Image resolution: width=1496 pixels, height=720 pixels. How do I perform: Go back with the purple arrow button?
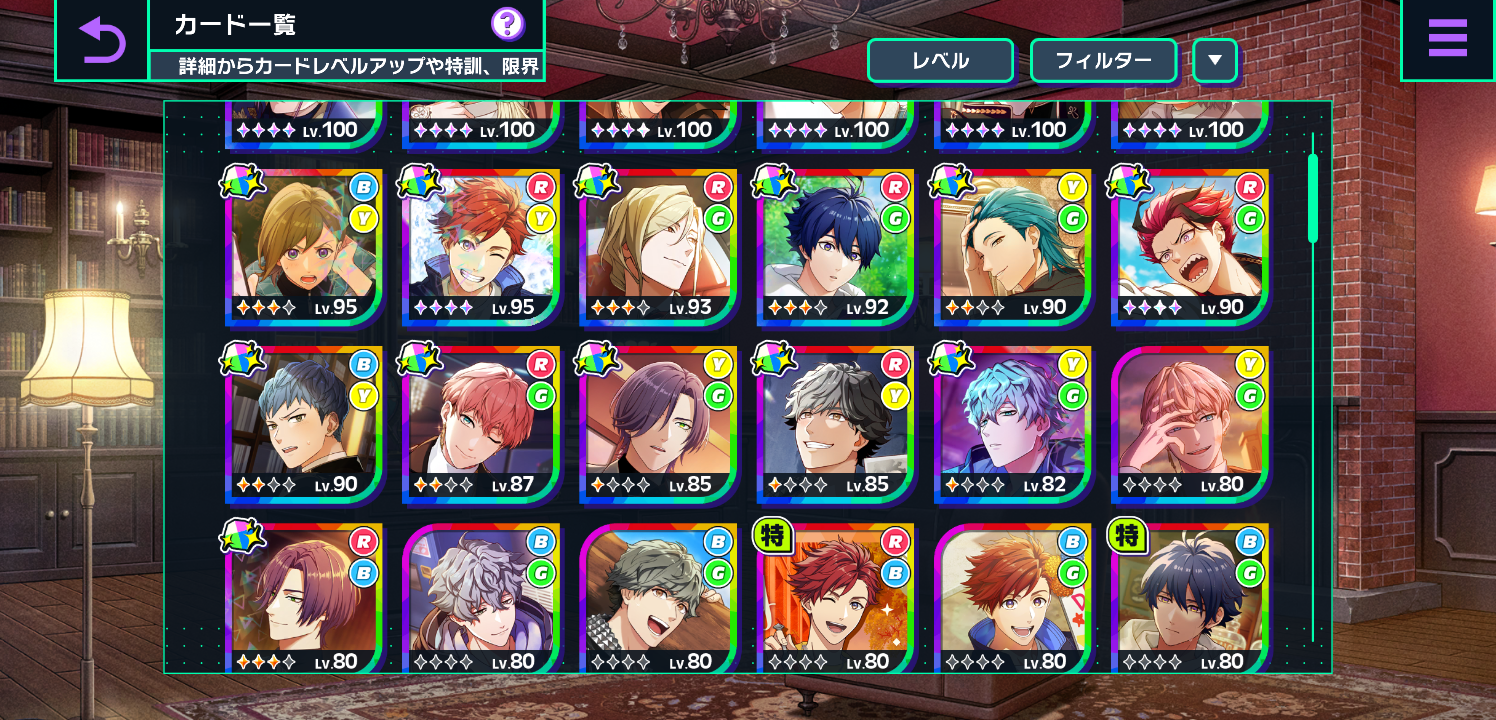pos(101,41)
